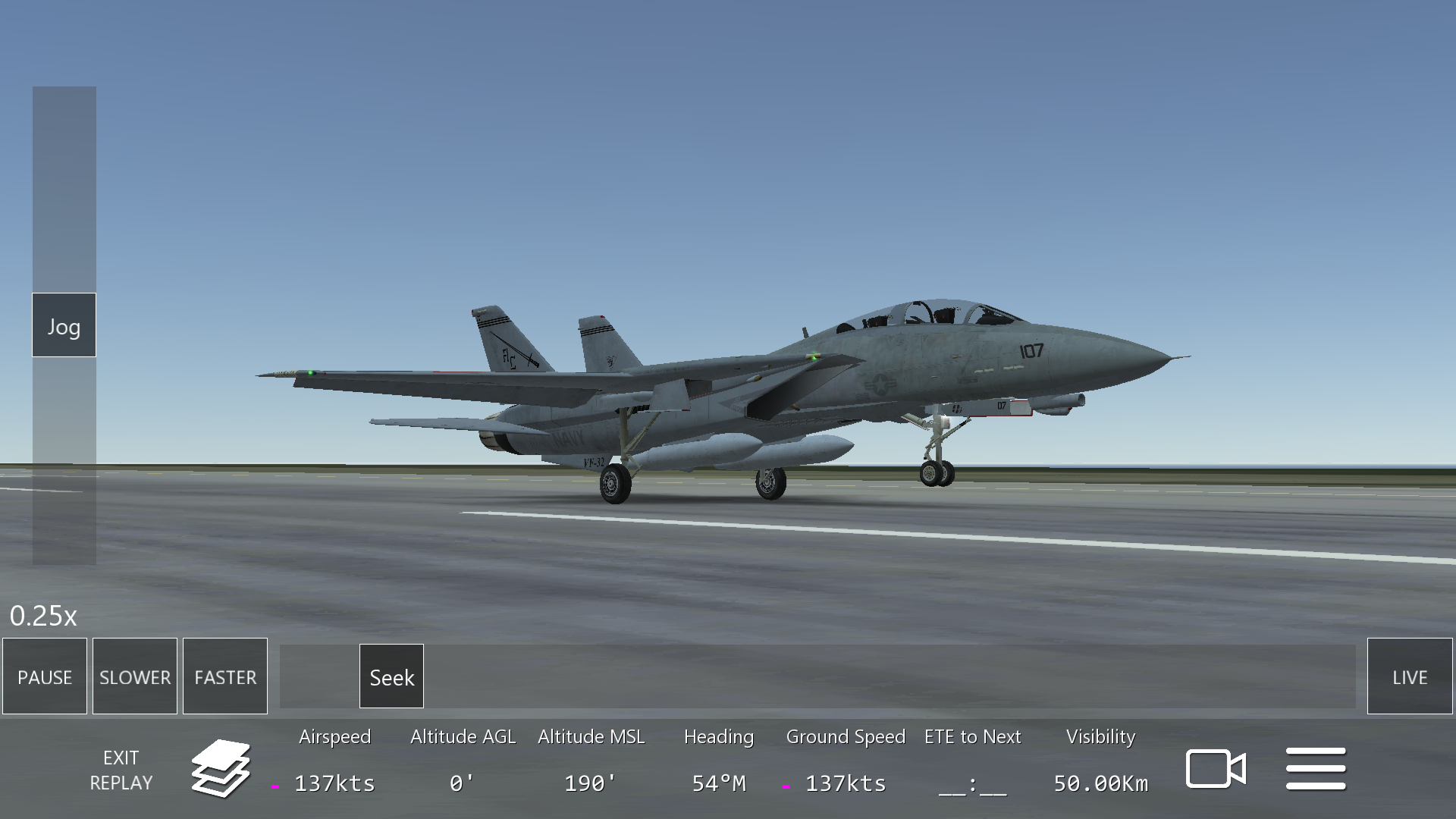Pause the replay playback
1456x819 pixels.
(x=45, y=676)
